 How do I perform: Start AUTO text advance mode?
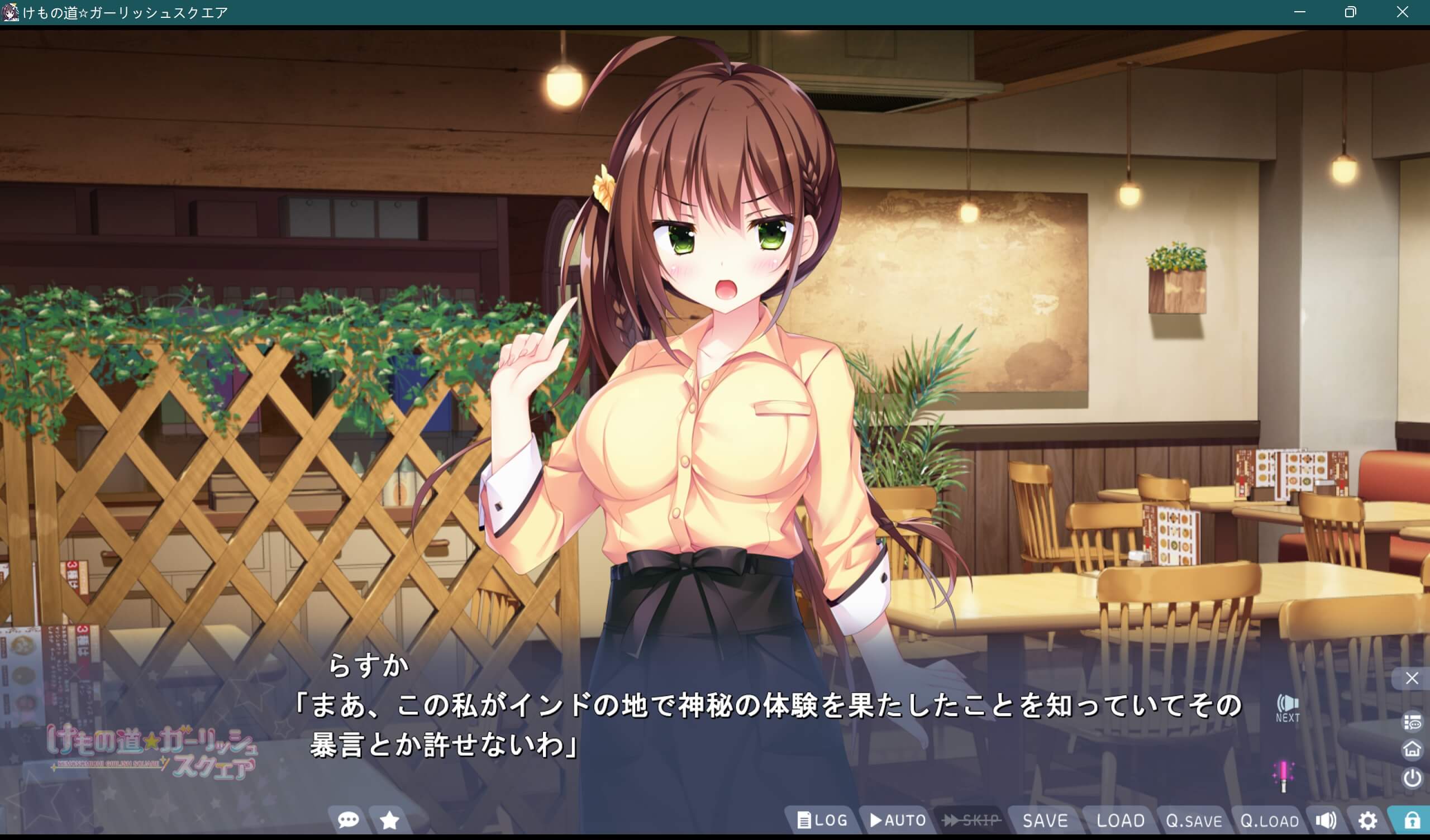pyautogui.click(x=898, y=820)
